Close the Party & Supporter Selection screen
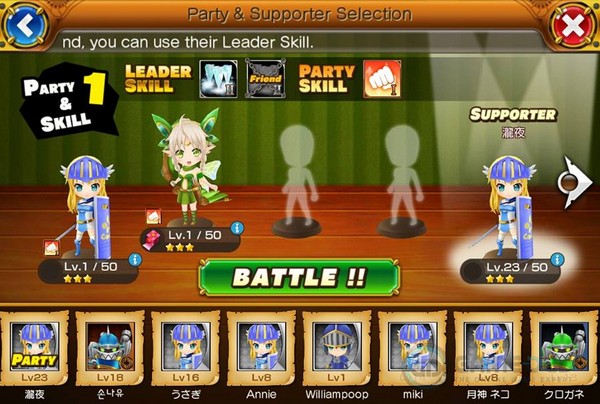600x404 pixels. click(x=573, y=25)
